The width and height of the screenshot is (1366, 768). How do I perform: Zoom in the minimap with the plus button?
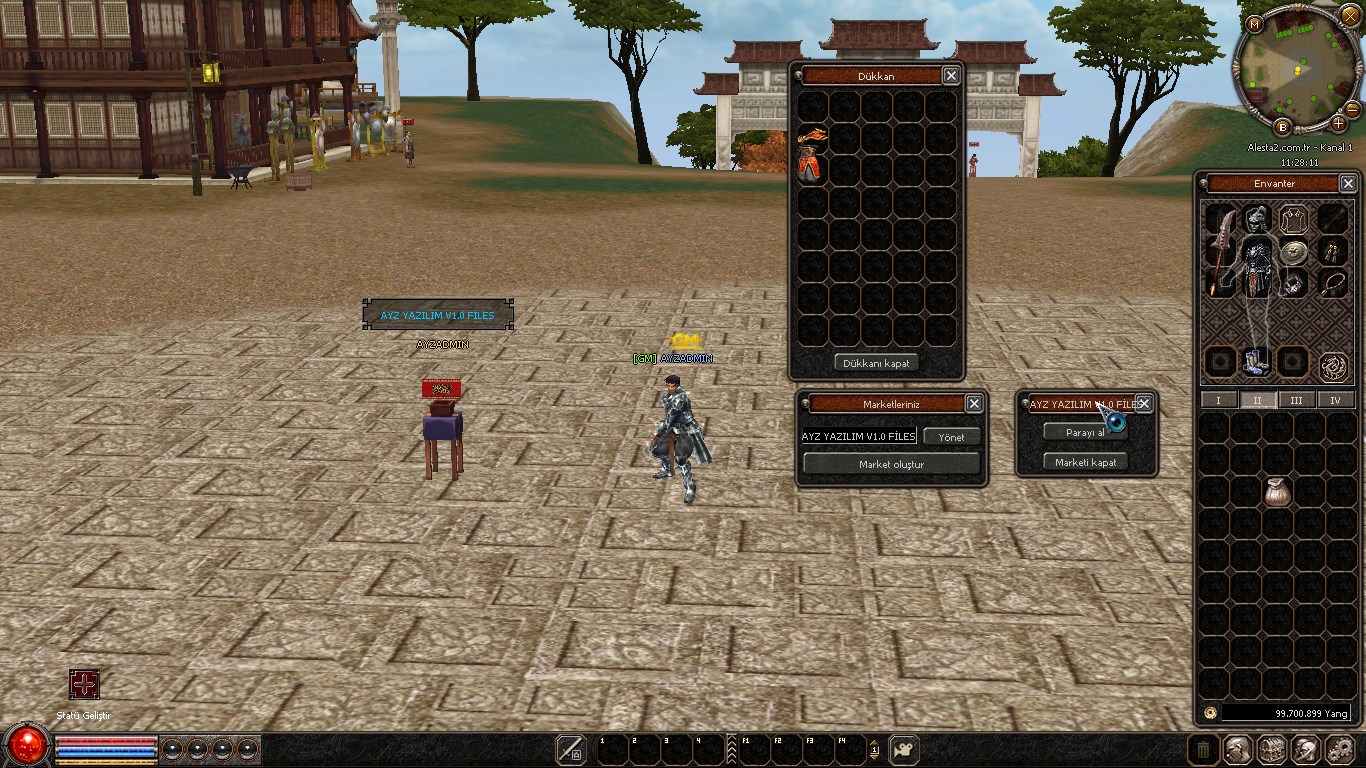tap(1339, 124)
